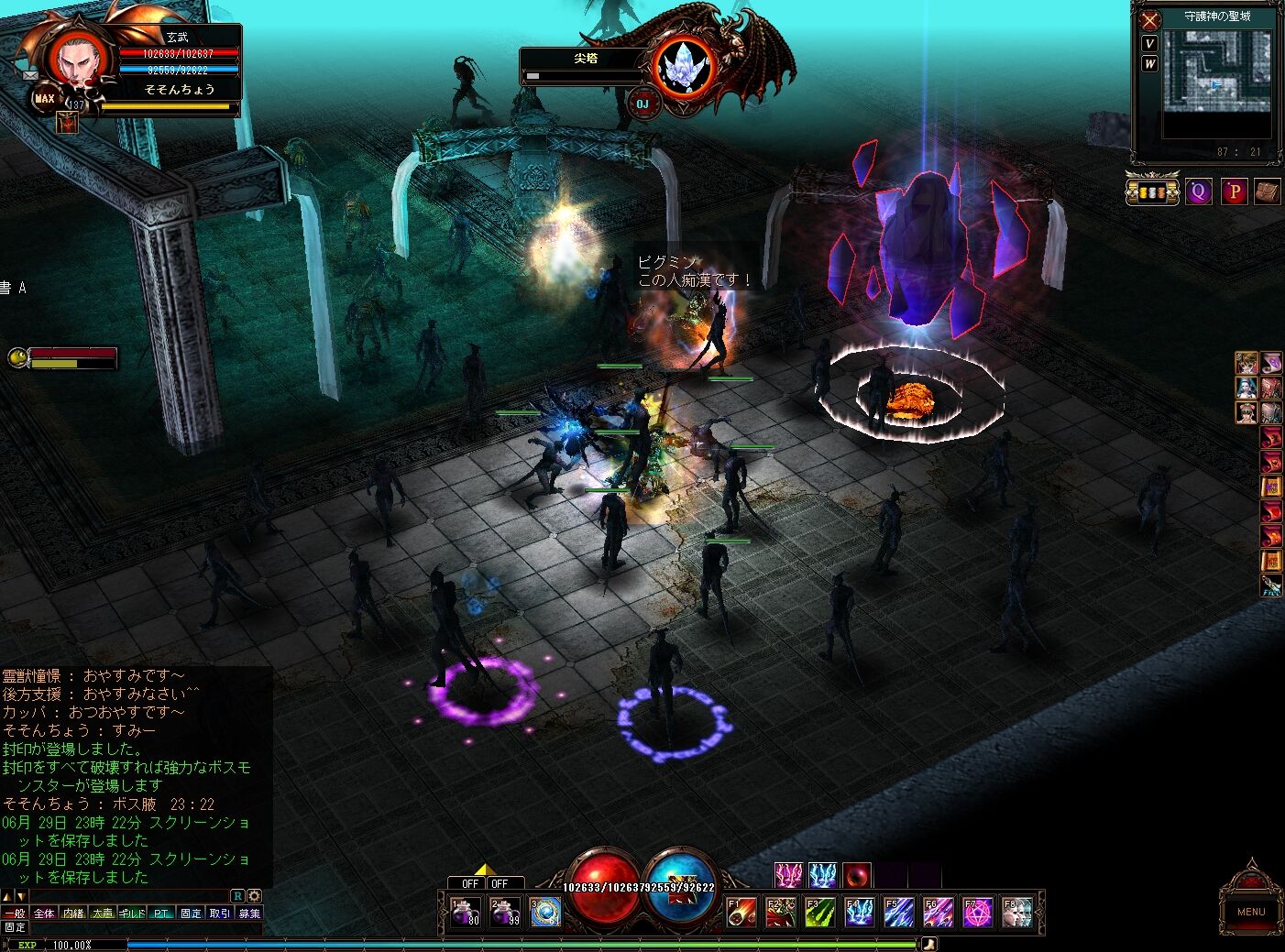Image resolution: width=1285 pixels, height=952 pixels.
Task: Switch to the 全体 chat tab
Action: coord(44,914)
